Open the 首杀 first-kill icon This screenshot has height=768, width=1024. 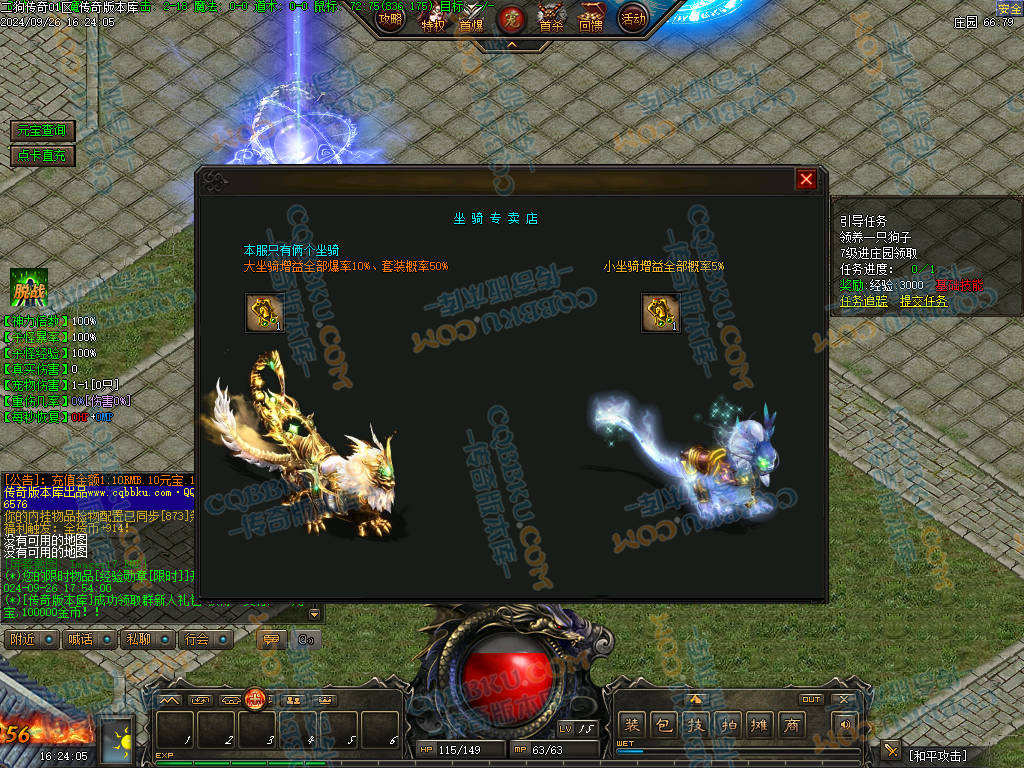pyautogui.click(x=551, y=18)
